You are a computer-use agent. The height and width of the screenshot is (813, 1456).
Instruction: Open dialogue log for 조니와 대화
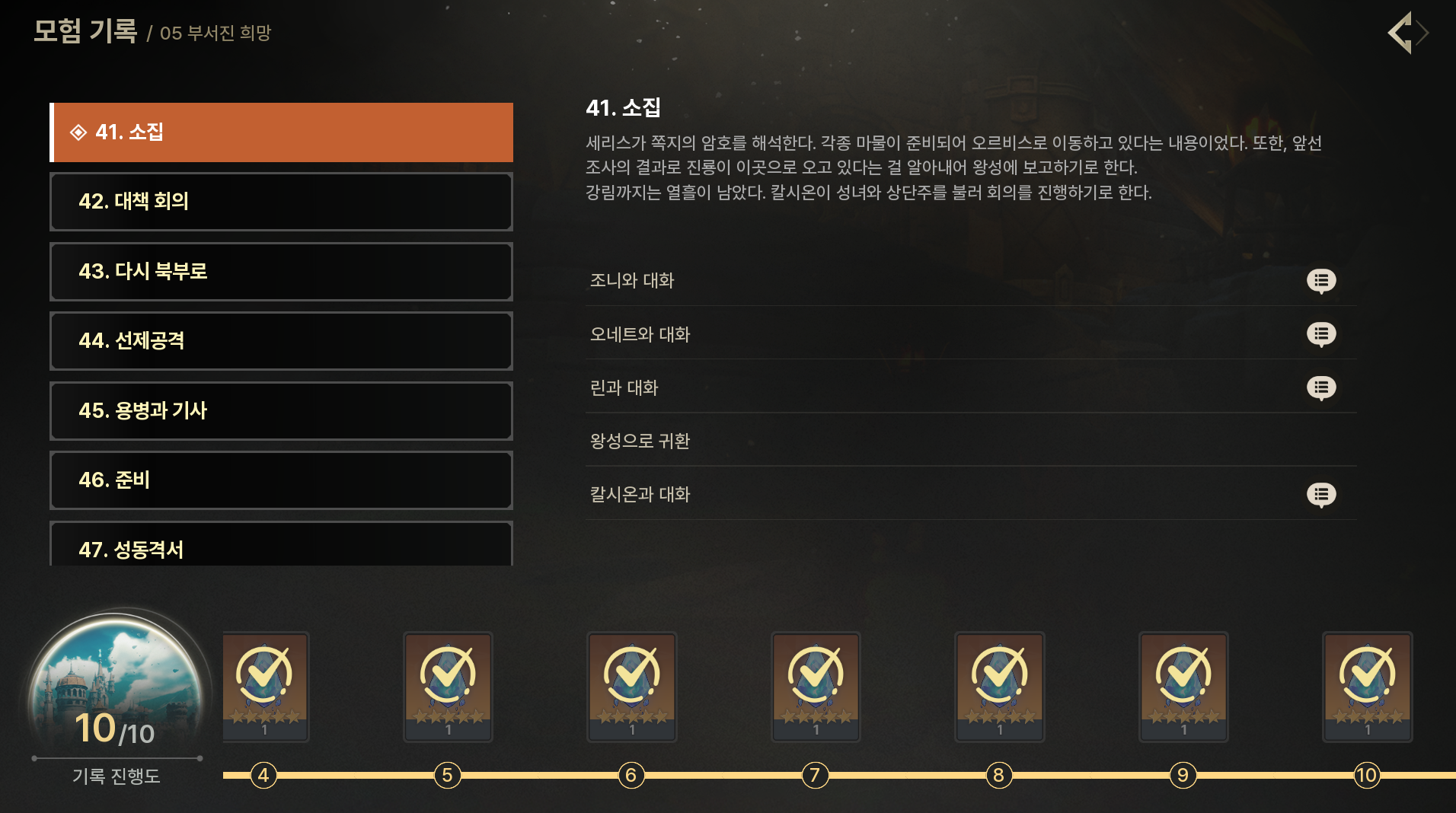pos(1320,281)
